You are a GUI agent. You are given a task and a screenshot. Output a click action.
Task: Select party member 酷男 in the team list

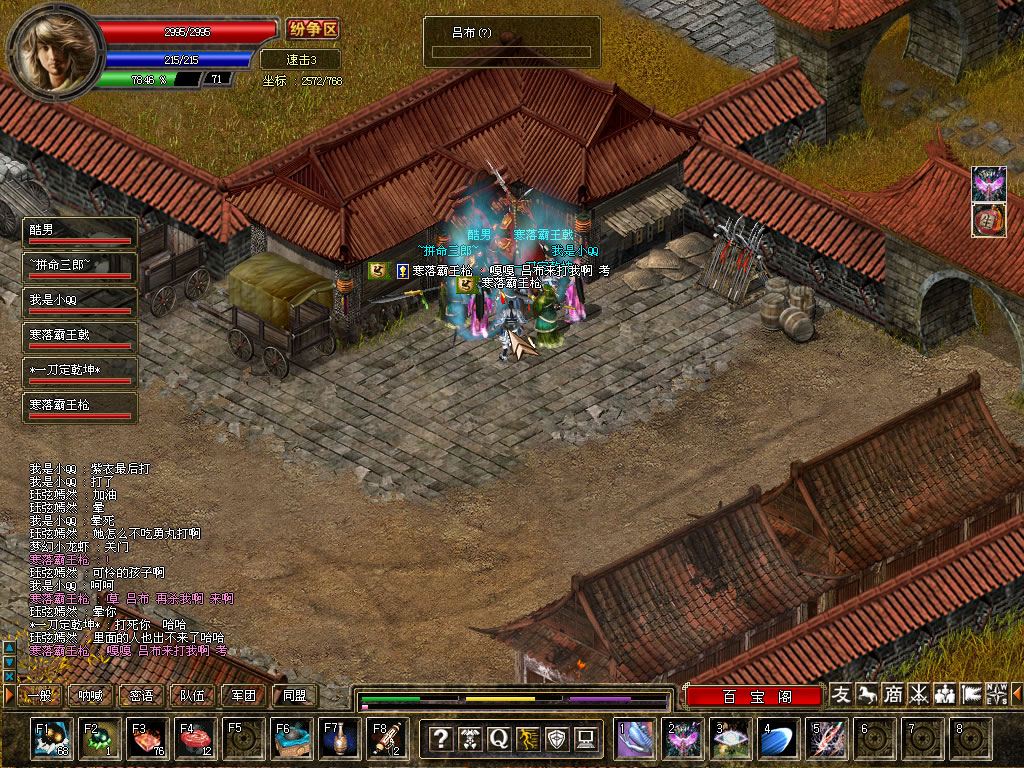[x=80, y=233]
